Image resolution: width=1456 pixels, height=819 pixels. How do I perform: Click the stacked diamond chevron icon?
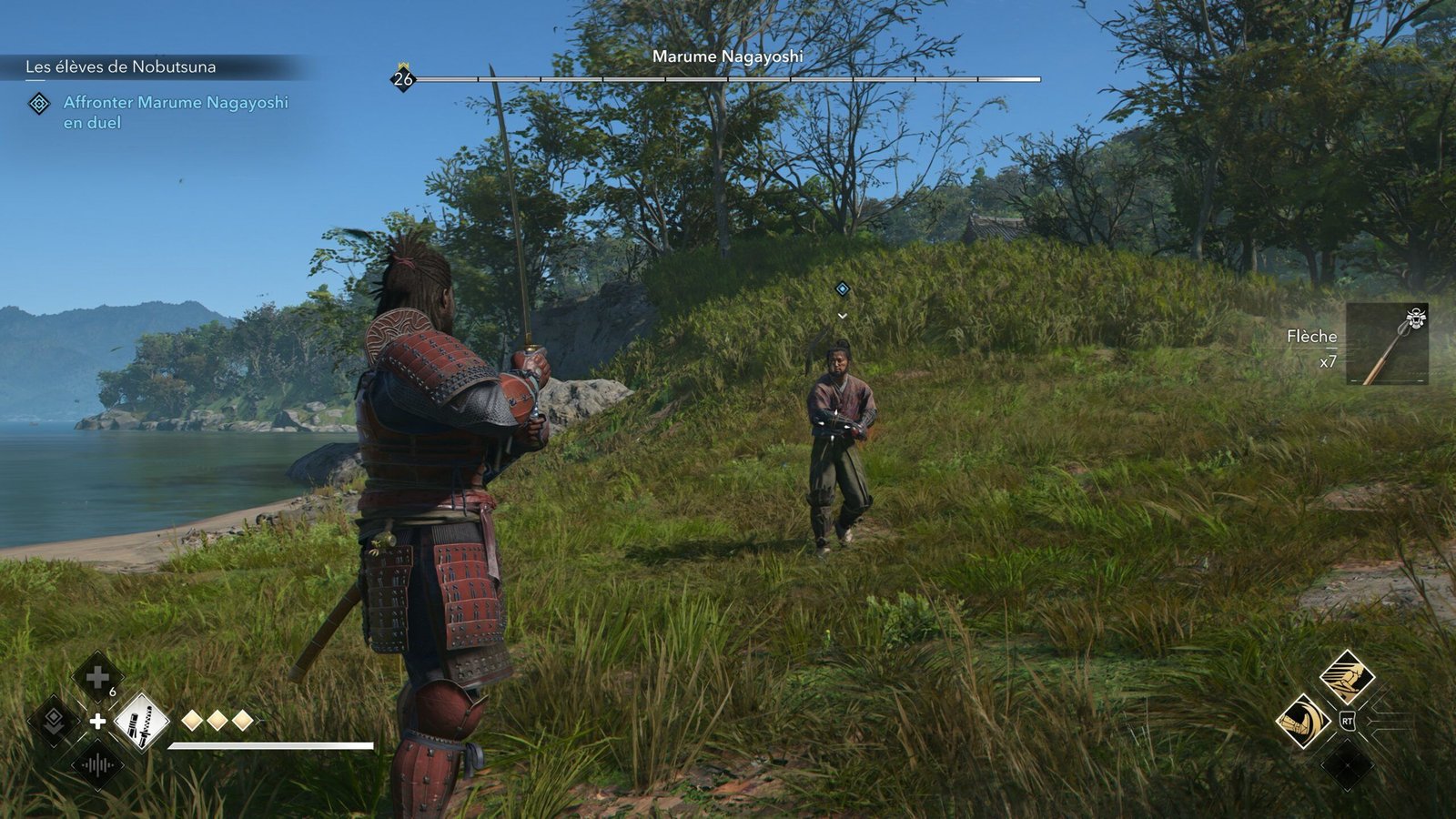54,722
